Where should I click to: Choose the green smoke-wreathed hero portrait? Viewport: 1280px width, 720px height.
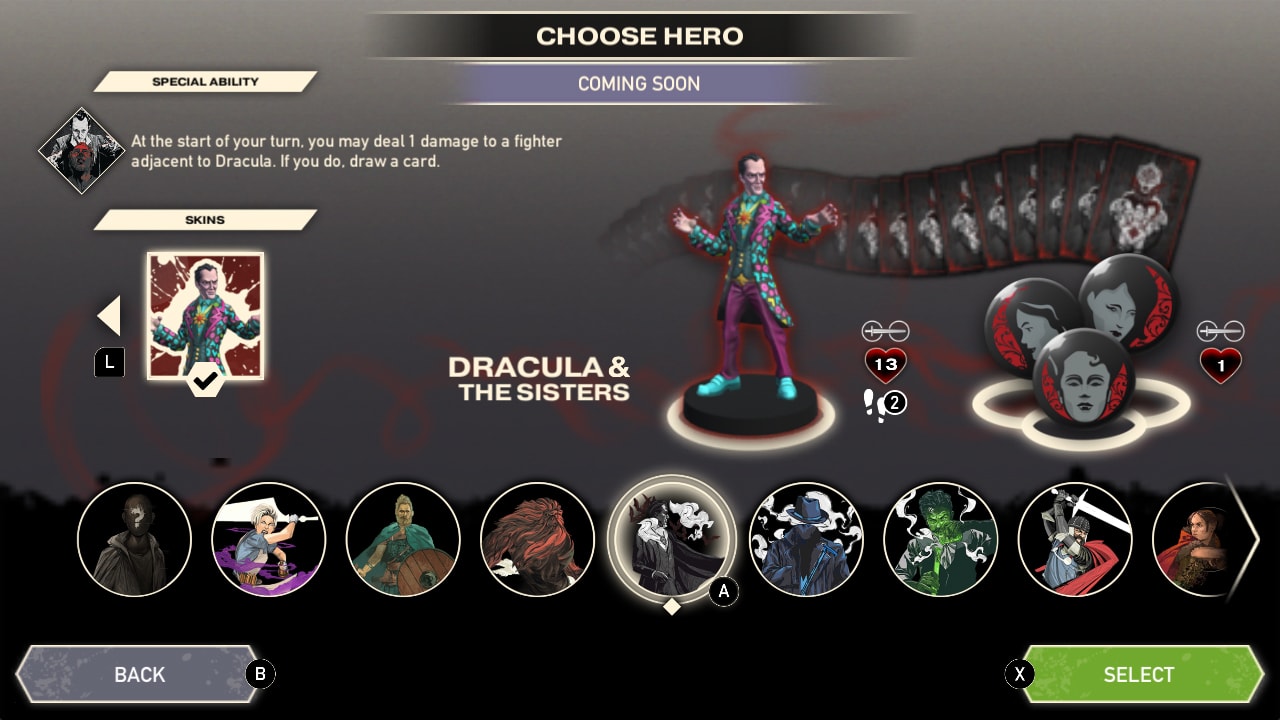(940, 539)
